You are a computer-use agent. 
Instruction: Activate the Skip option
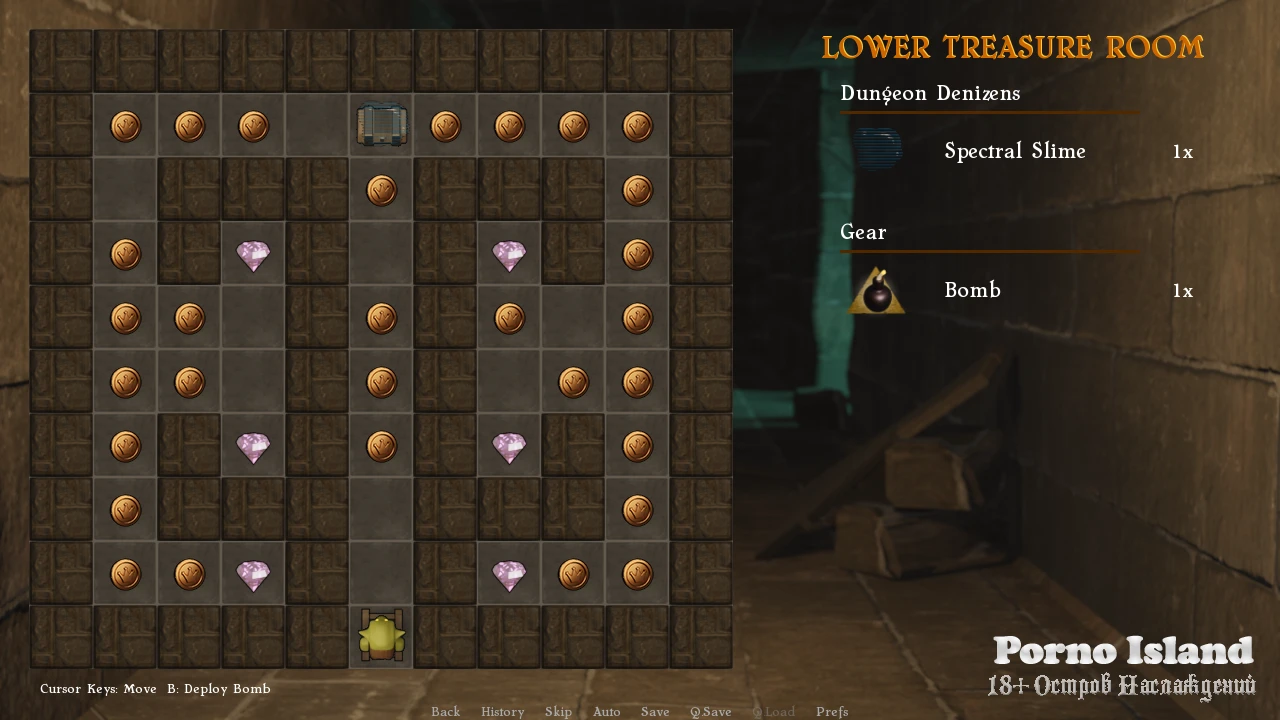pyautogui.click(x=558, y=712)
